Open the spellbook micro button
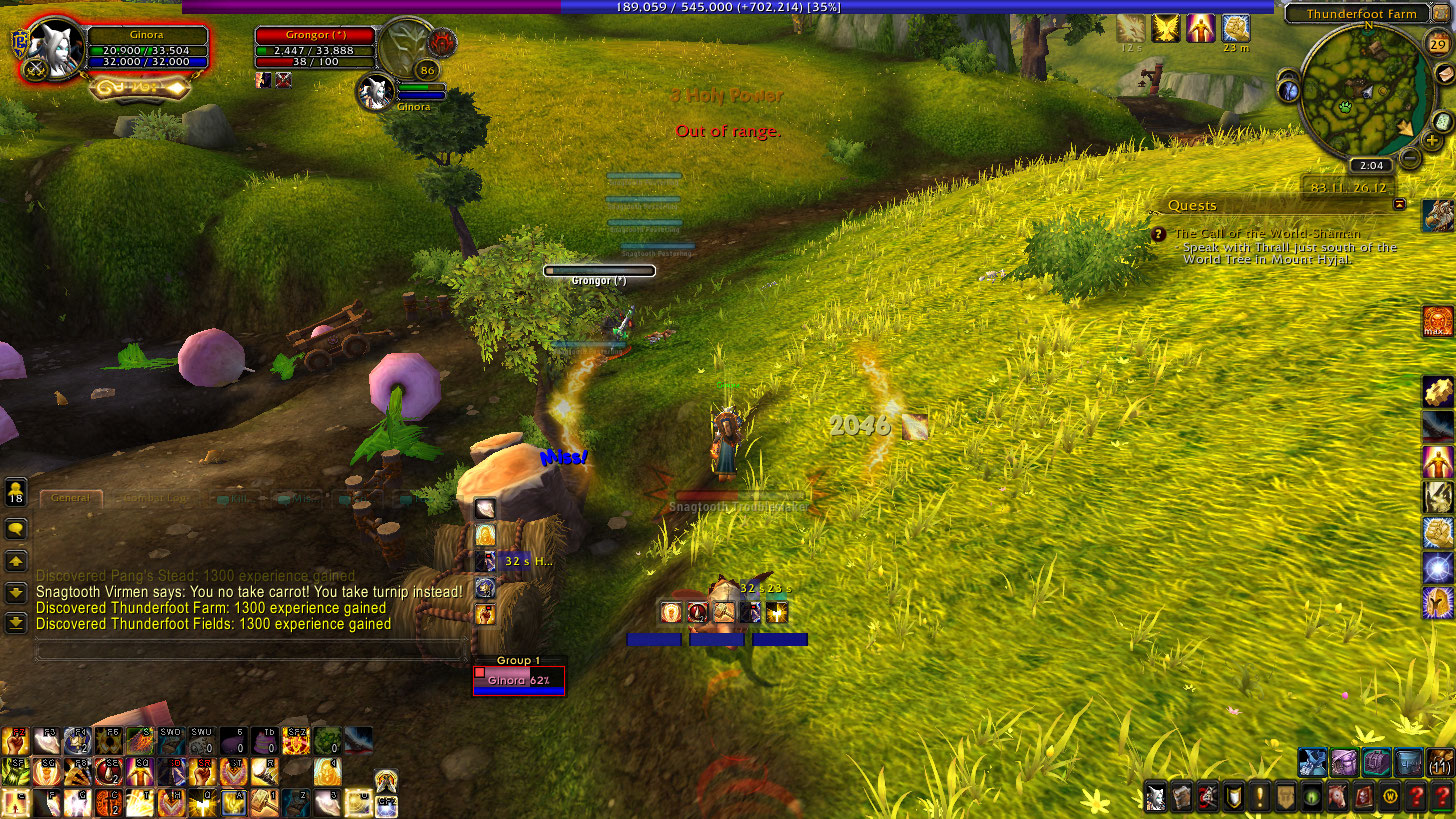 pos(1182,798)
